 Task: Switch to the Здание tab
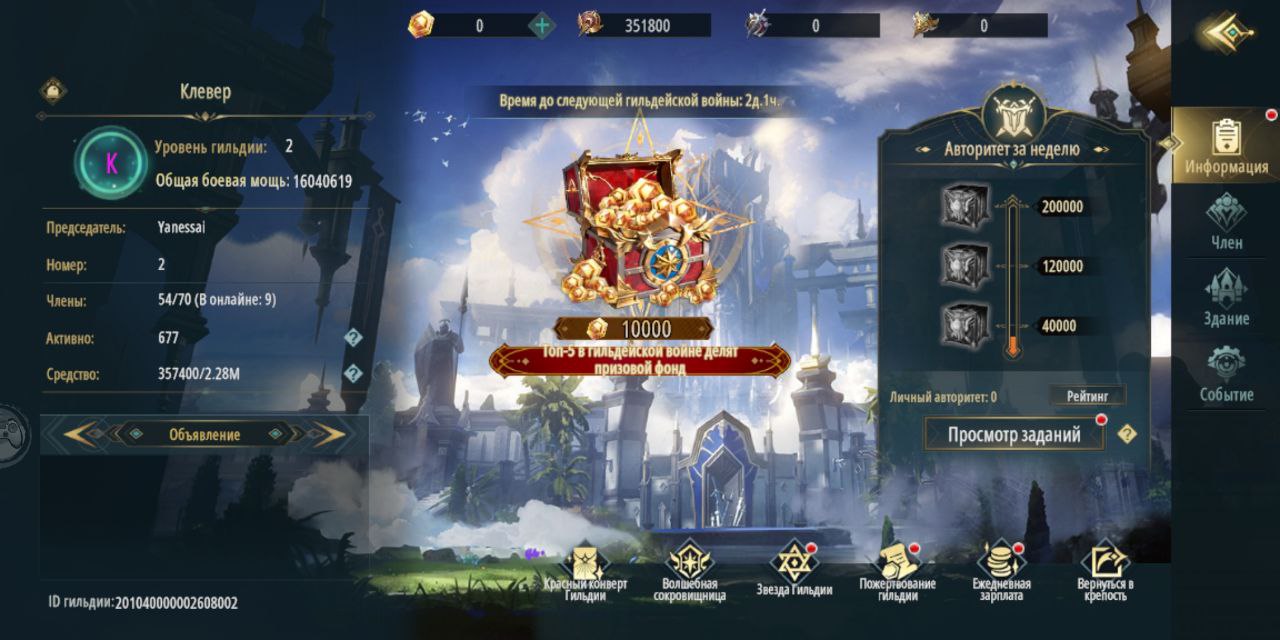coord(1226,297)
